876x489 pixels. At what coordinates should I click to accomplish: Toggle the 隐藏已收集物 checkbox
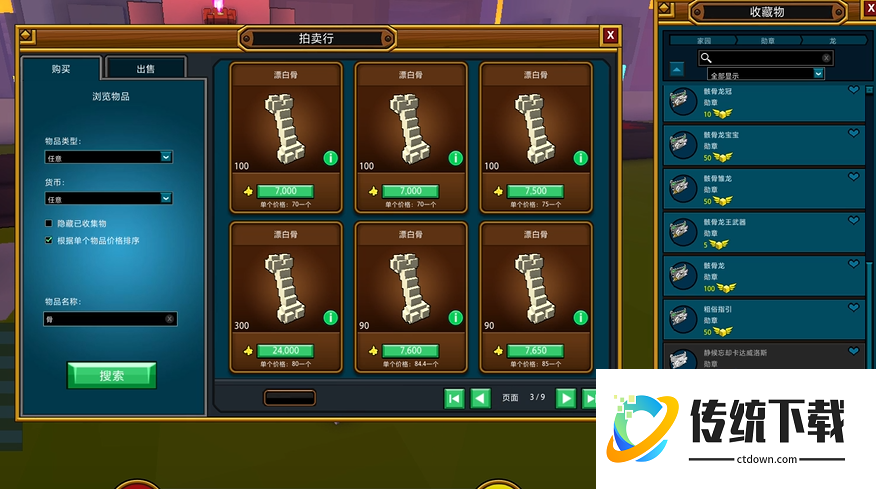pyautogui.click(x=48, y=223)
